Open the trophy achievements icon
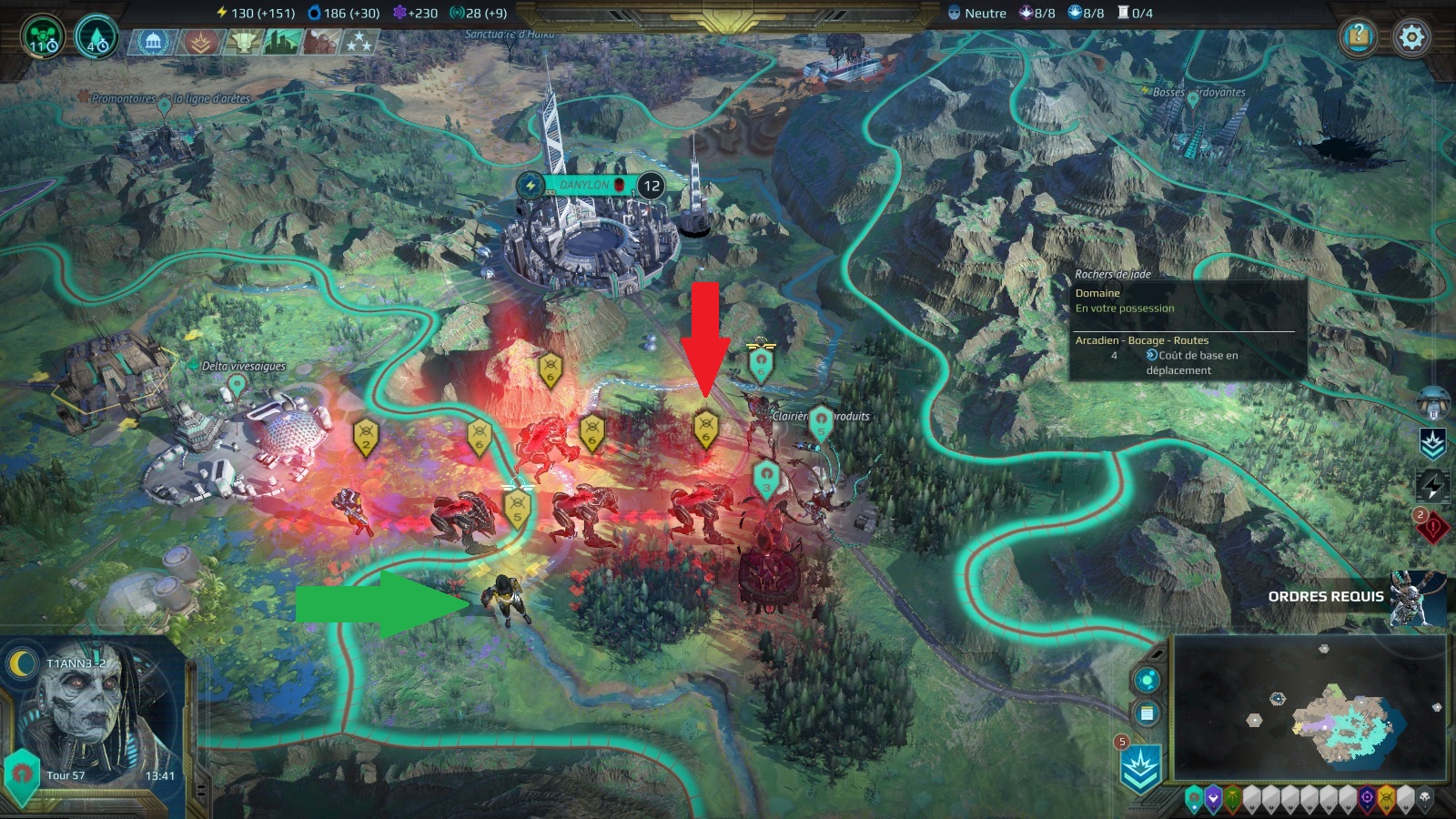Viewport: 1456px width, 819px height. tap(246, 42)
